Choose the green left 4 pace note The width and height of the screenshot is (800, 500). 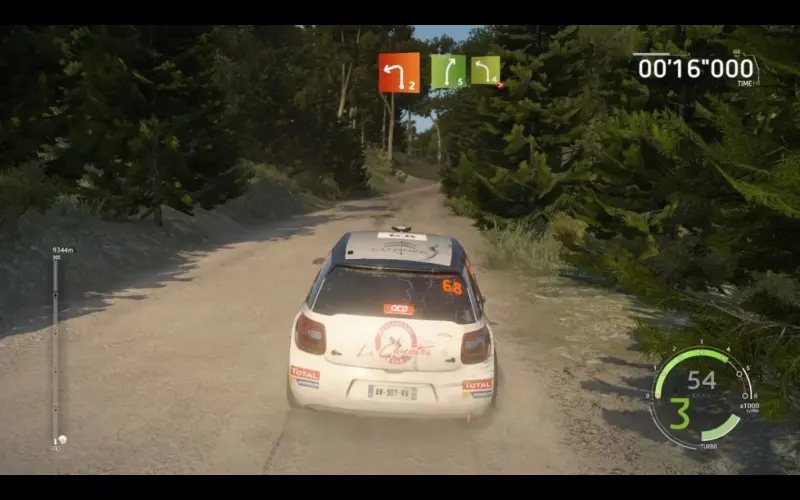click(x=485, y=71)
